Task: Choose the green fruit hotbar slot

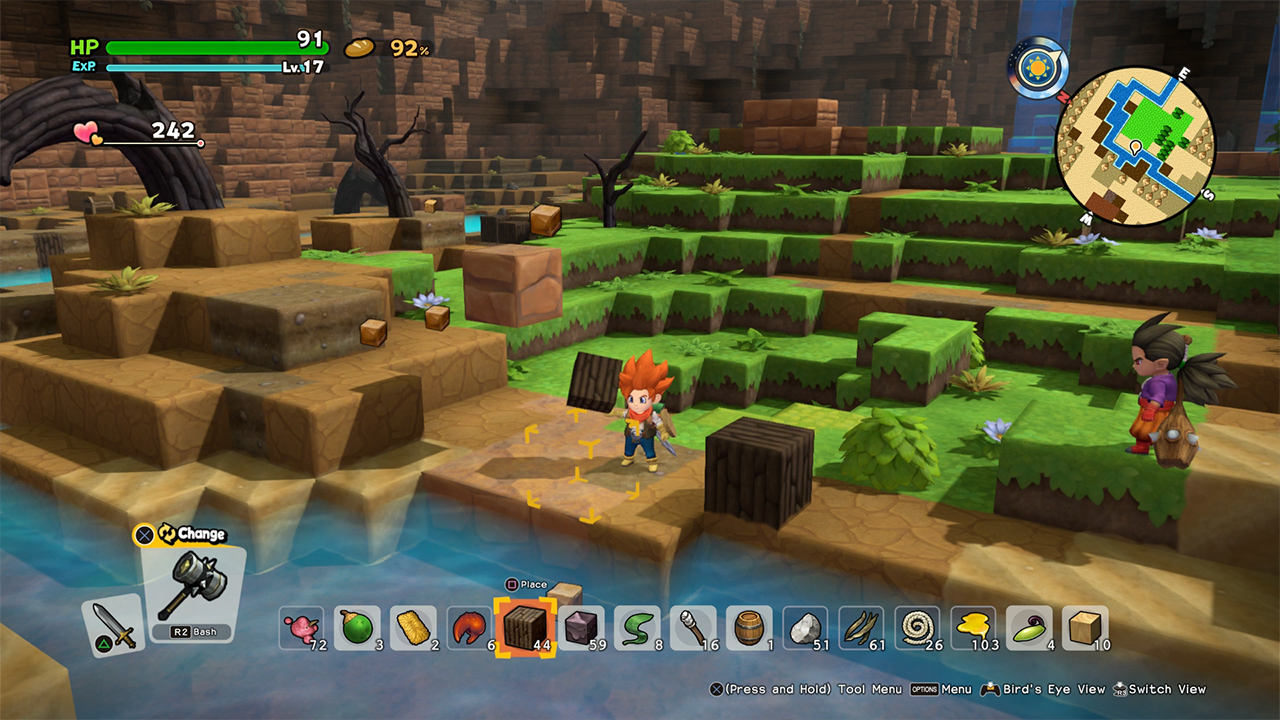Action: point(357,628)
